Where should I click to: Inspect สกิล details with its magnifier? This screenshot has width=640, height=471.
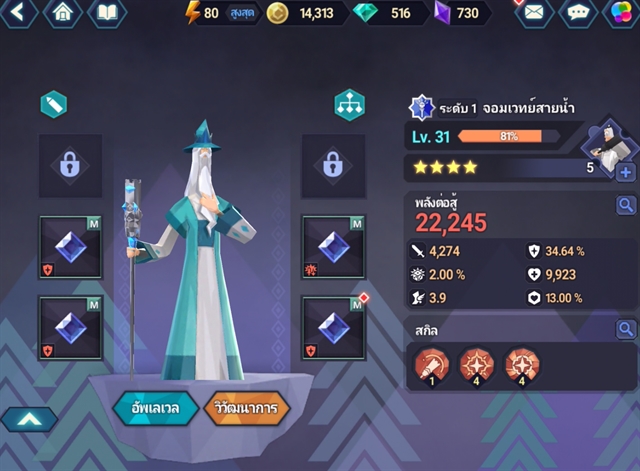[626, 329]
